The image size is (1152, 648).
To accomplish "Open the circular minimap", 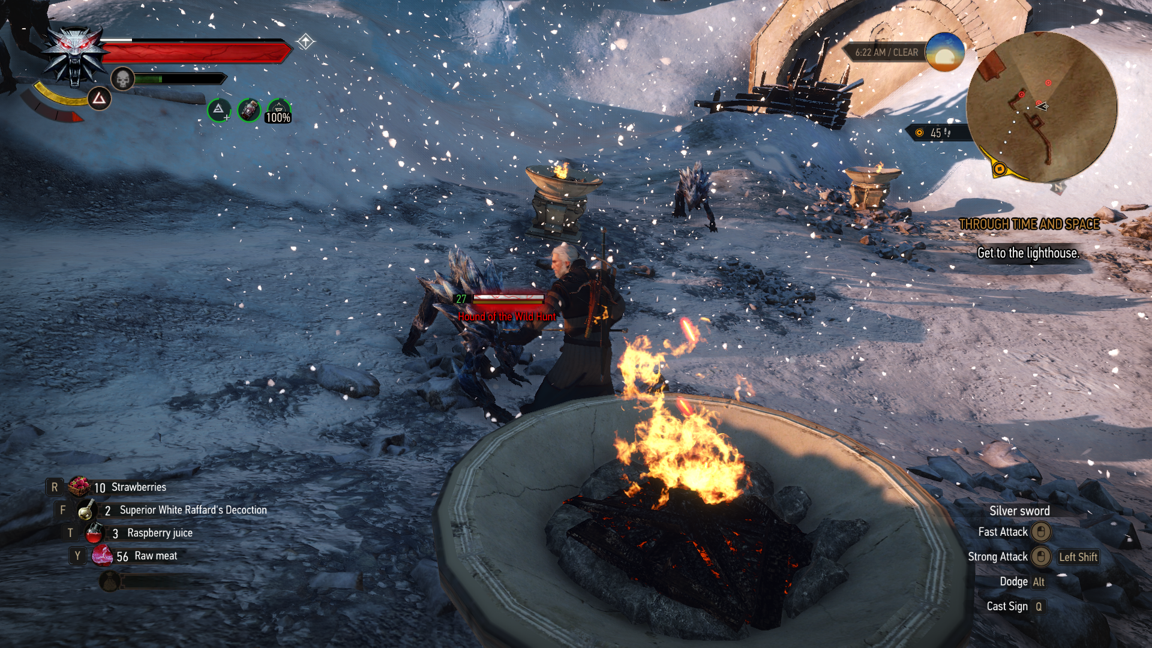I will click(1041, 107).
